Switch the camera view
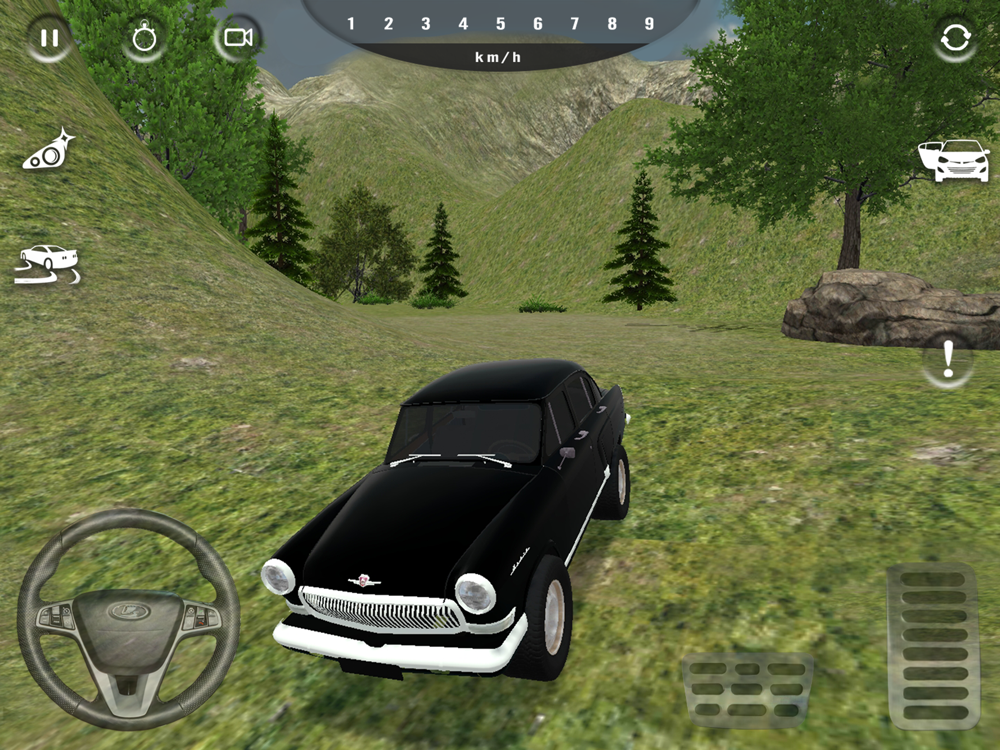This screenshot has height=750, width=1000. 237,39
